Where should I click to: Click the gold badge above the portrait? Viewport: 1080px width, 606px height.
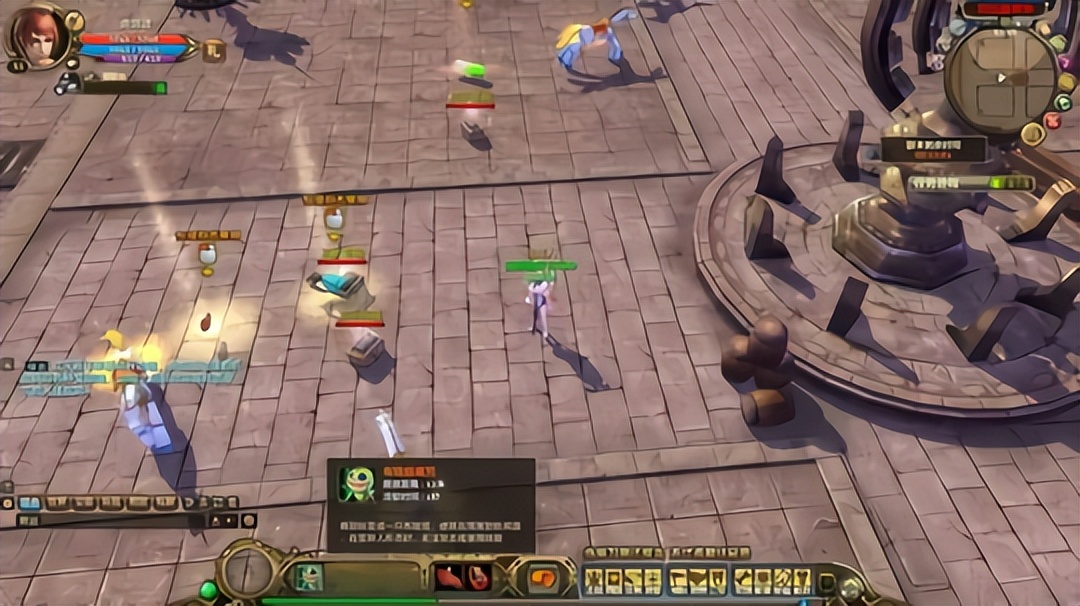pos(74,20)
